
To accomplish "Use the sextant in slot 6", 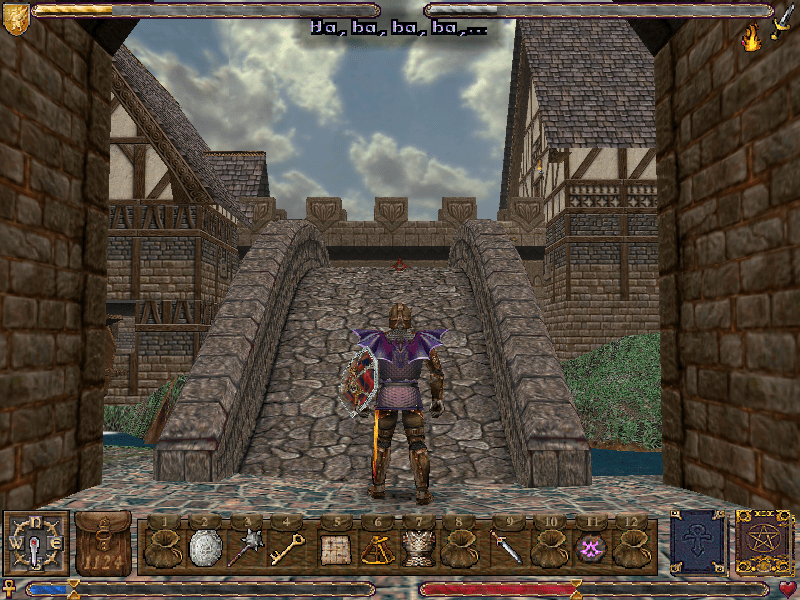I will point(376,548).
